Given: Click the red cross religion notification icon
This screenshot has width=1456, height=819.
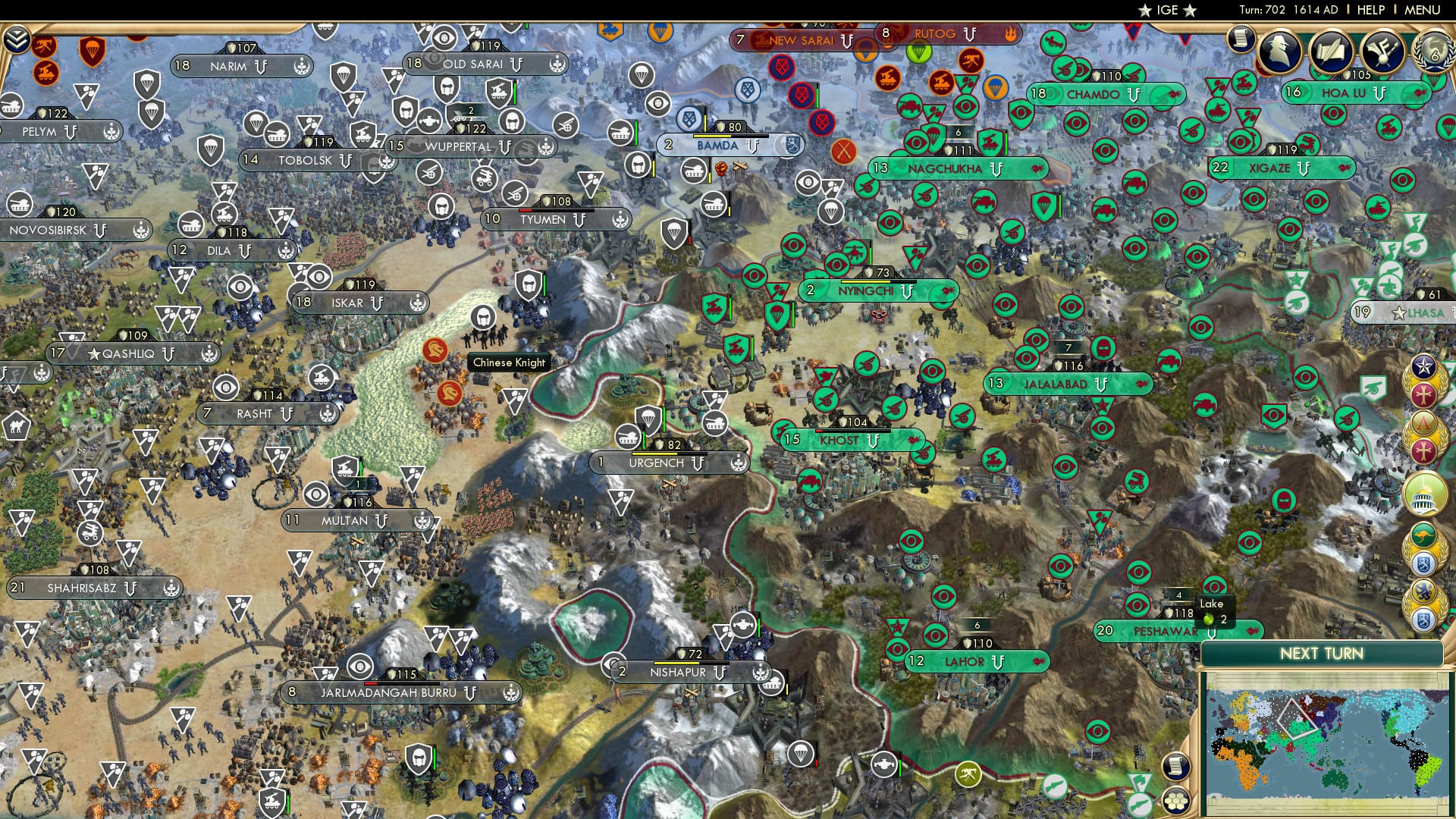Looking at the screenshot, I should coord(1423,394).
